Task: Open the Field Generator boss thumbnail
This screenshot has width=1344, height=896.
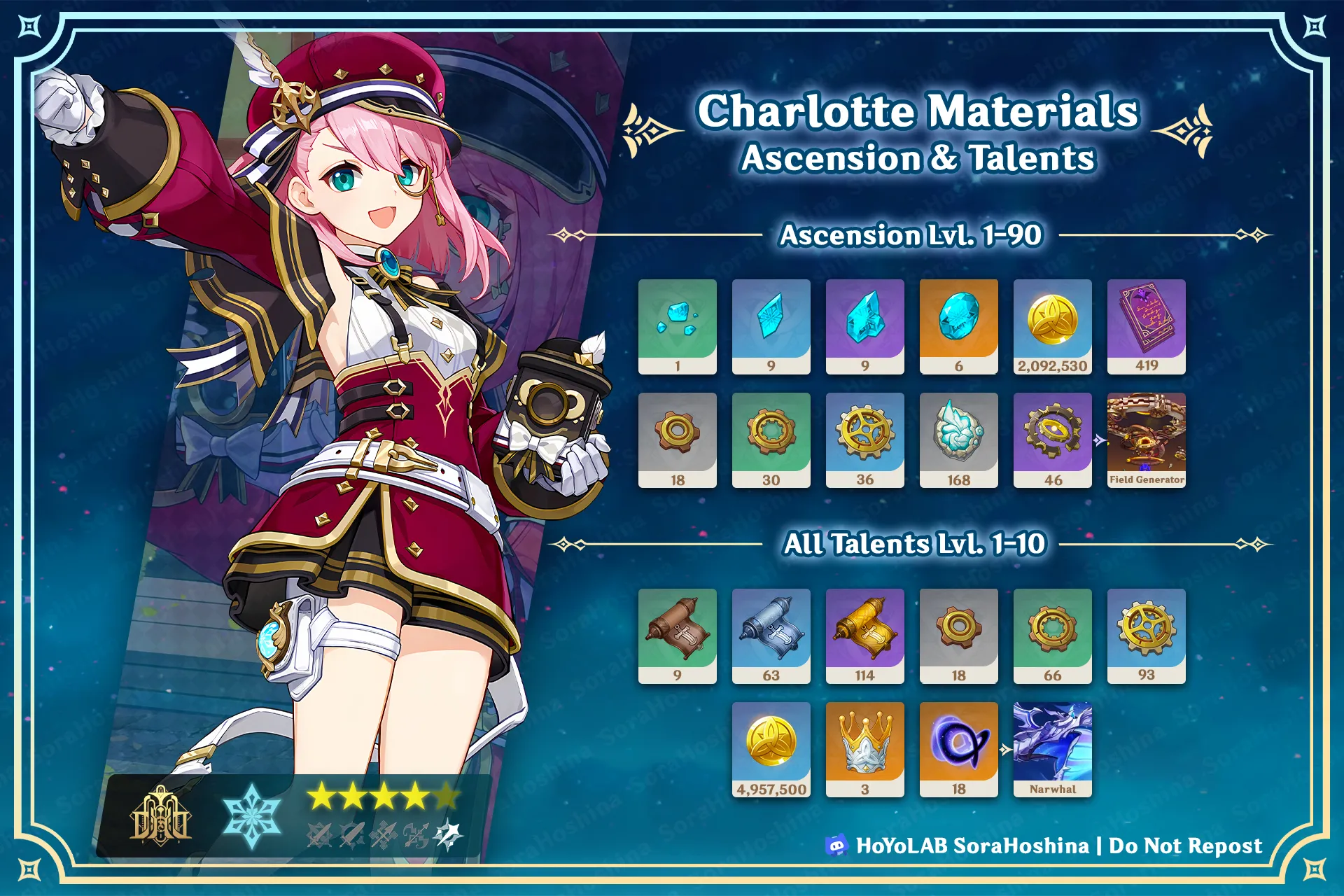Action: point(1146,440)
